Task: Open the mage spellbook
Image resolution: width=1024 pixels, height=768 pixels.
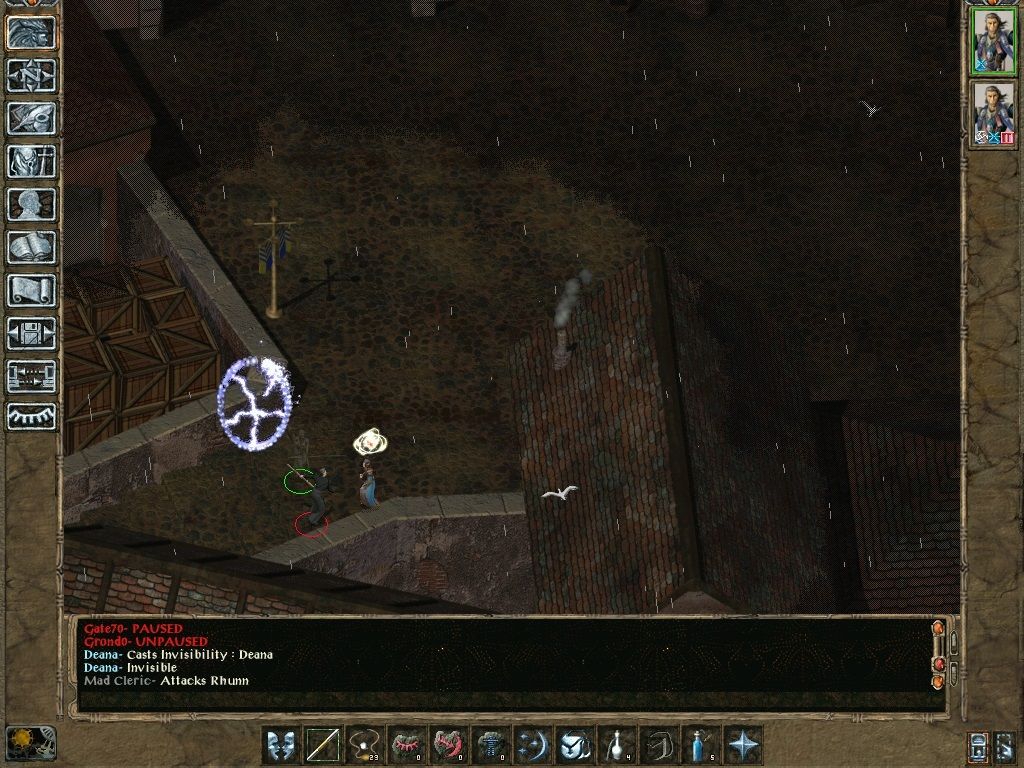Action: [31, 247]
